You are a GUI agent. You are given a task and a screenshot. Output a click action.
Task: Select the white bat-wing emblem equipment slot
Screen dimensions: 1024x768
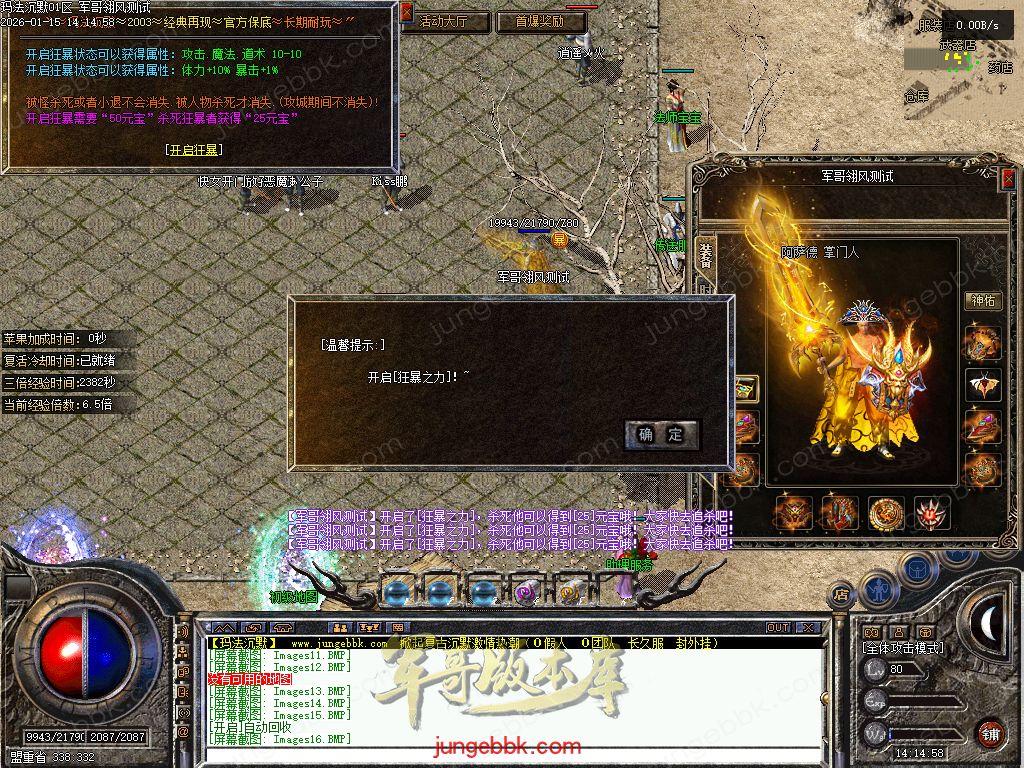coord(982,385)
